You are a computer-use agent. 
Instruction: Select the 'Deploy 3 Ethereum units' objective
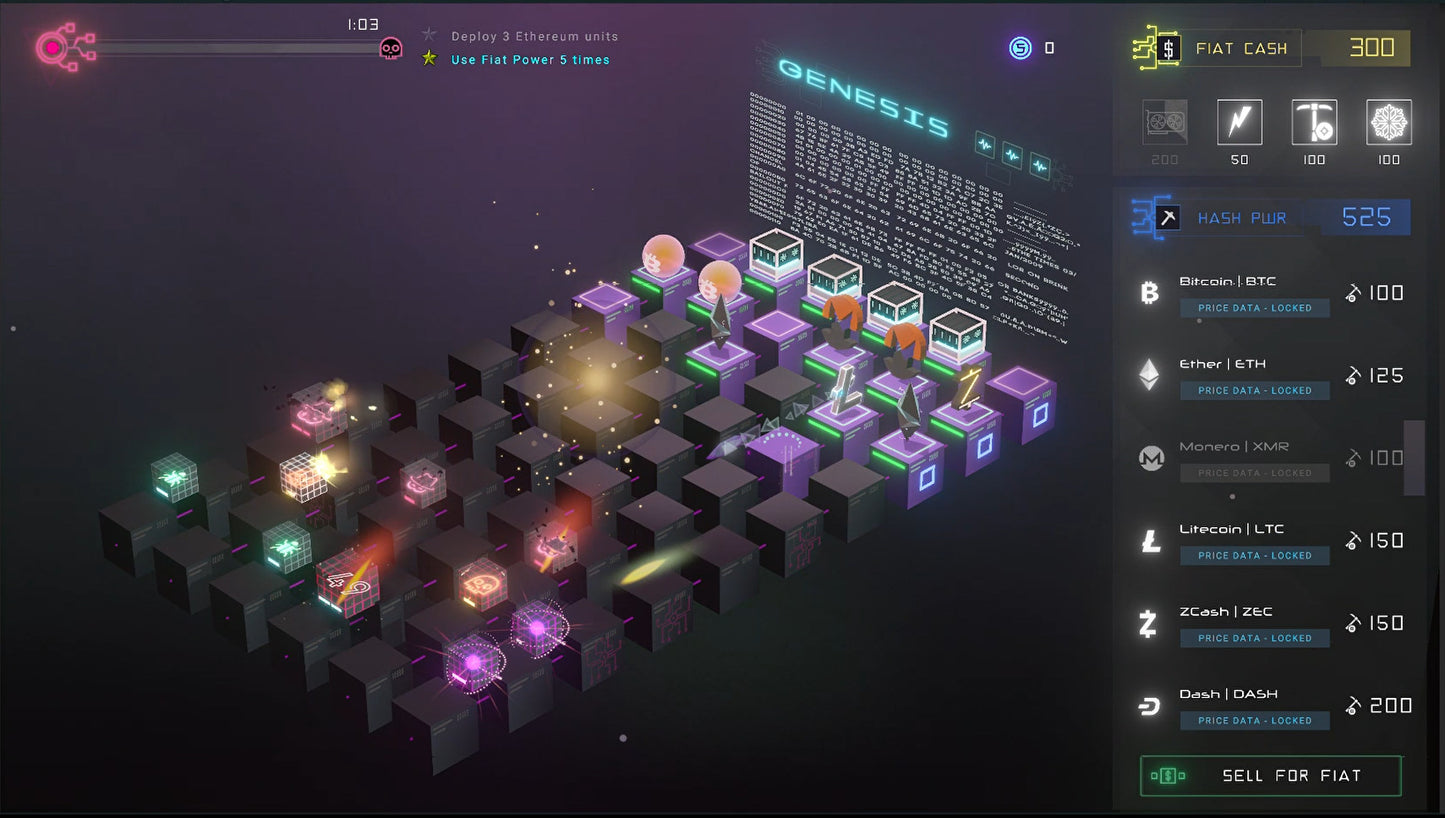(x=534, y=36)
